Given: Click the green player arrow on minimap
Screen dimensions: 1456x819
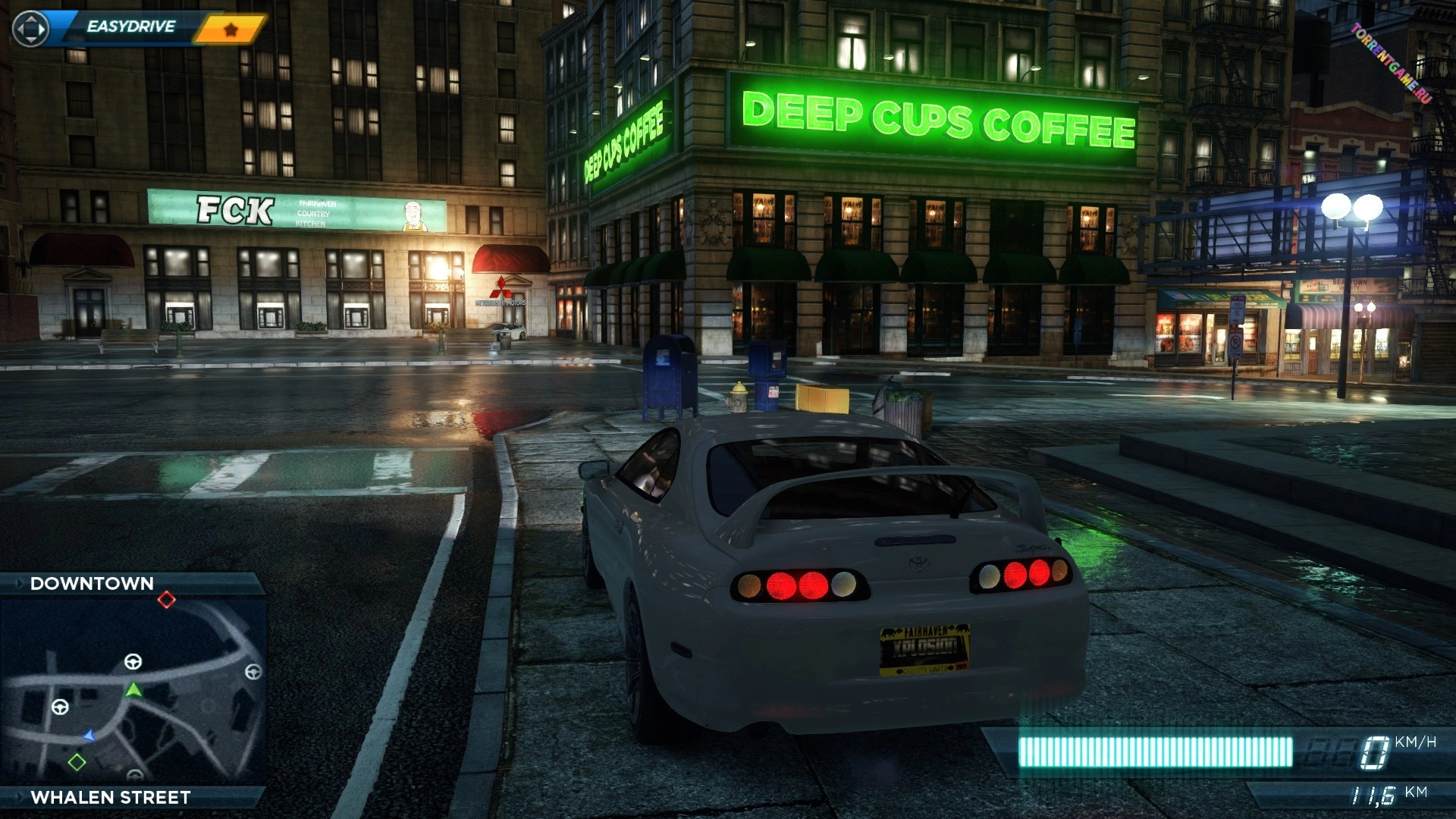Looking at the screenshot, I should 133,689.
